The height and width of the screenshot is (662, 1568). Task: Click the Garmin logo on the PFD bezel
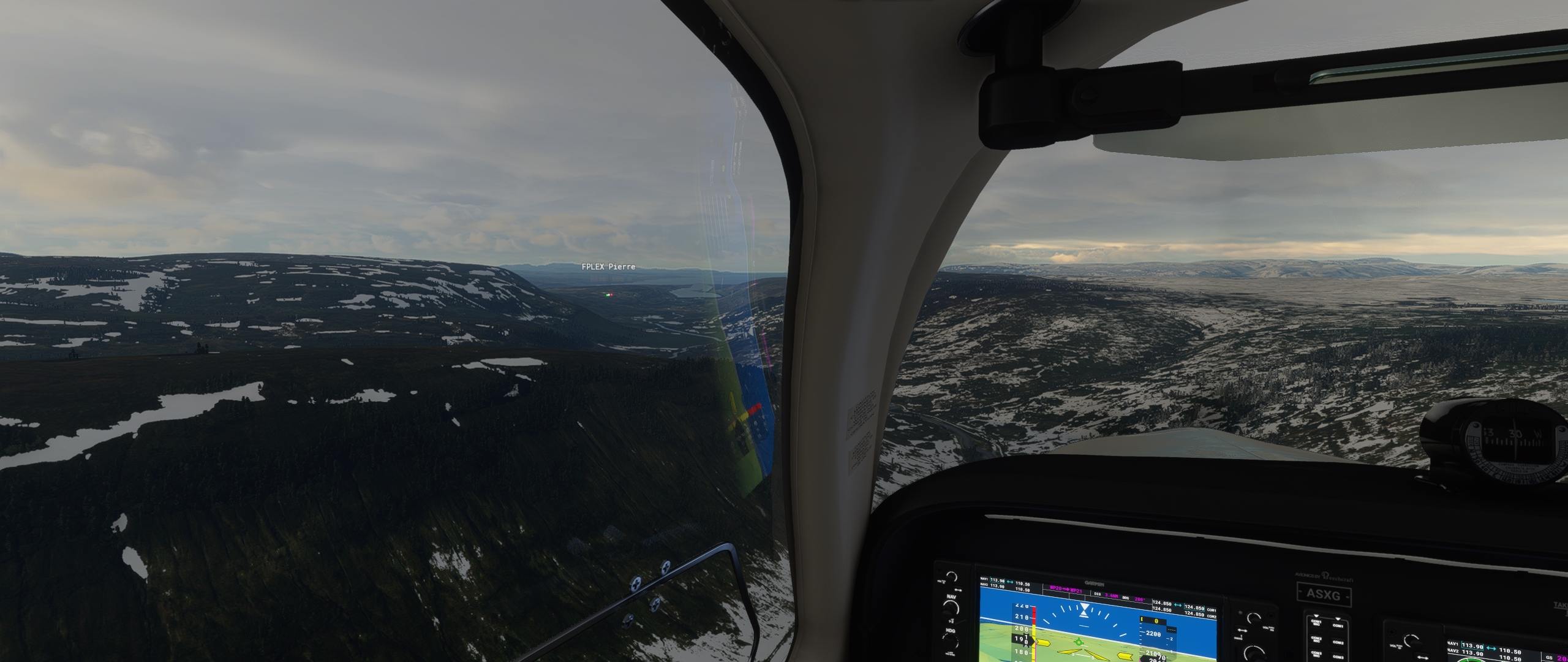click(1094, 584)
